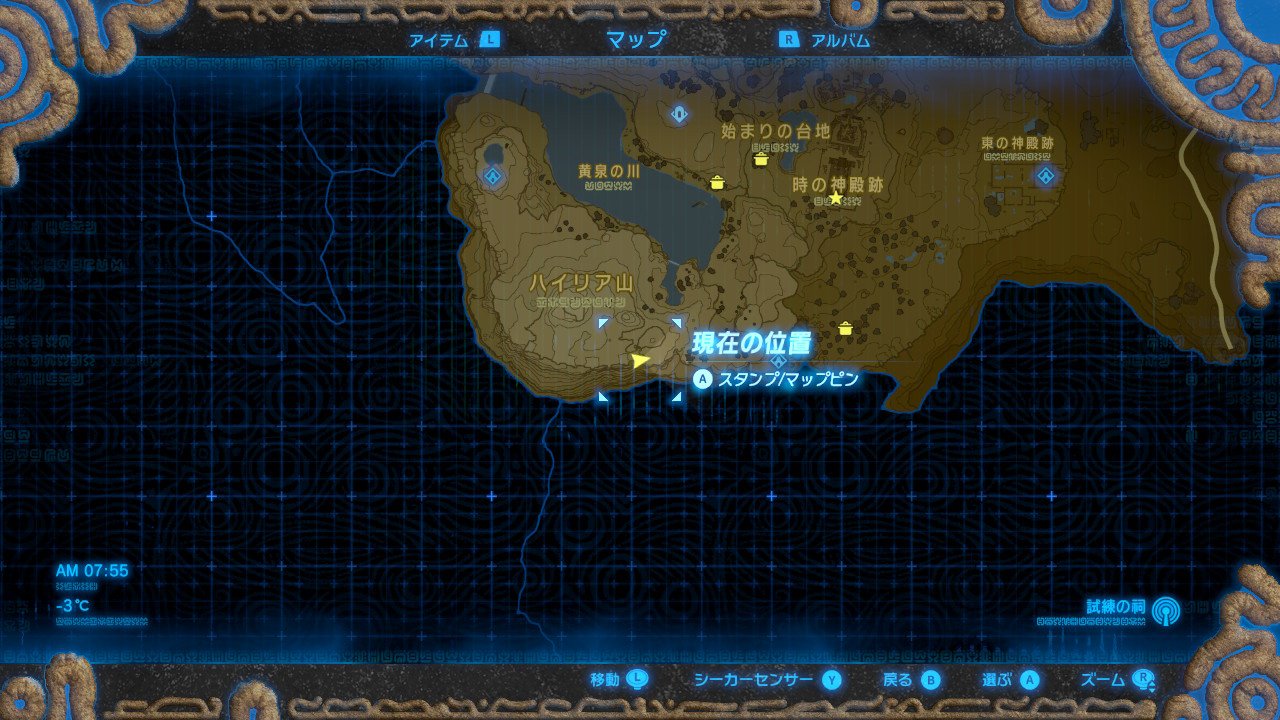Select the shrine icon near 東の神殿跡
This screenshot has height=720, width=1280.
[1046, 176]
